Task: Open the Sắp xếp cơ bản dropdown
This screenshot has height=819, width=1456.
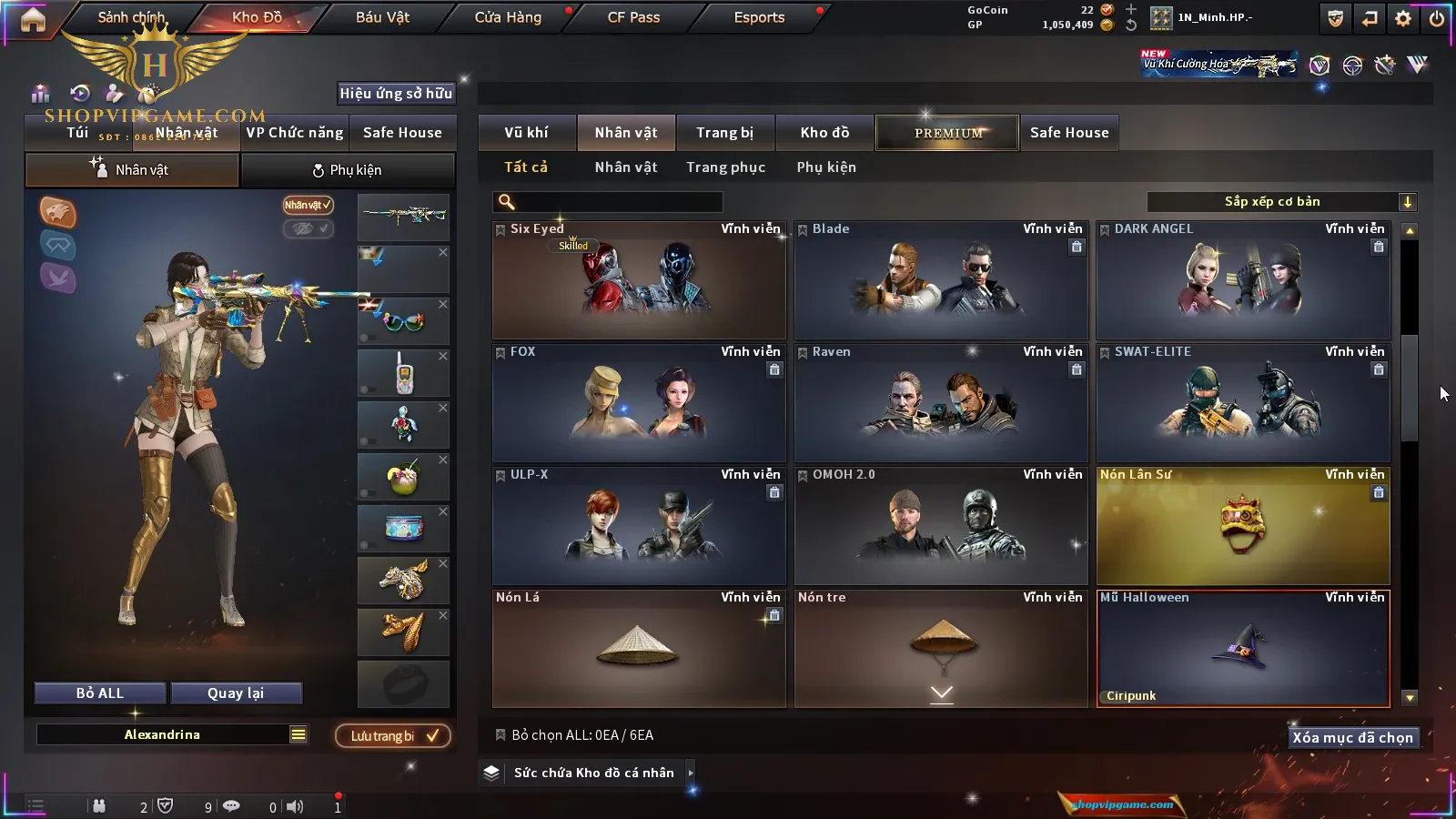Action: click(1281, 202)
